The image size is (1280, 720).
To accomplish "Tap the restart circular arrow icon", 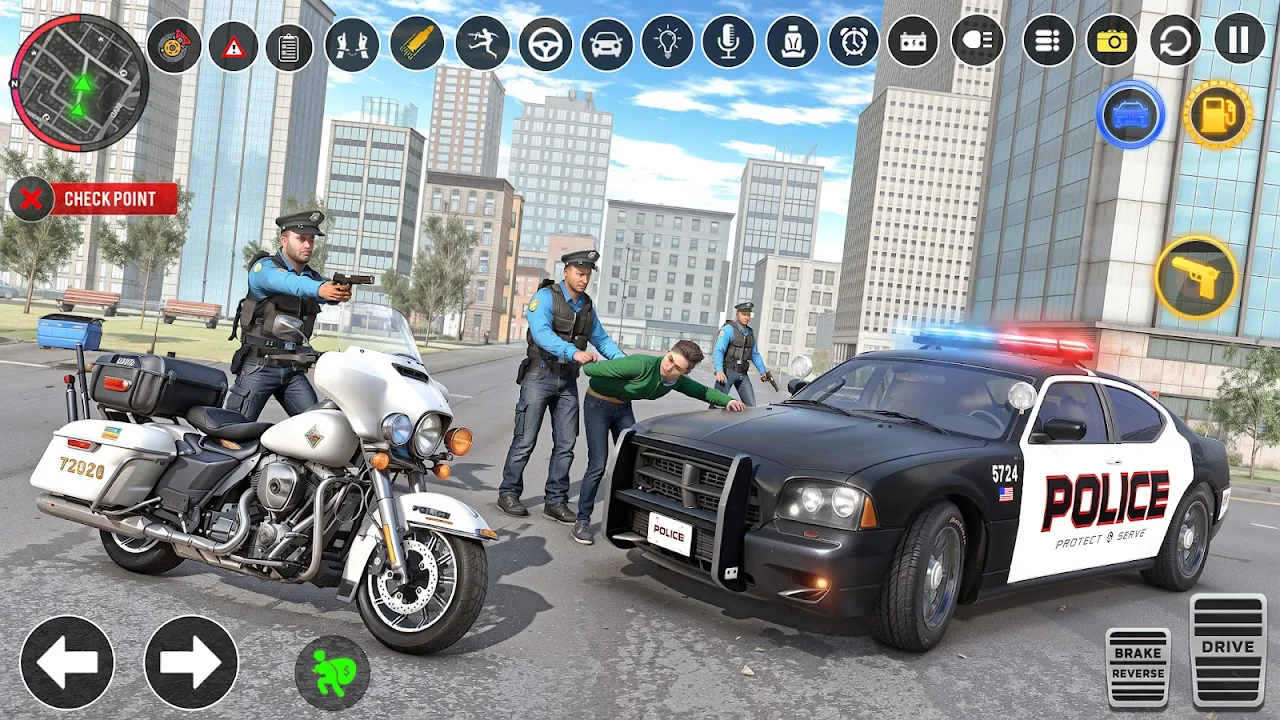I will pos(1175,41).
